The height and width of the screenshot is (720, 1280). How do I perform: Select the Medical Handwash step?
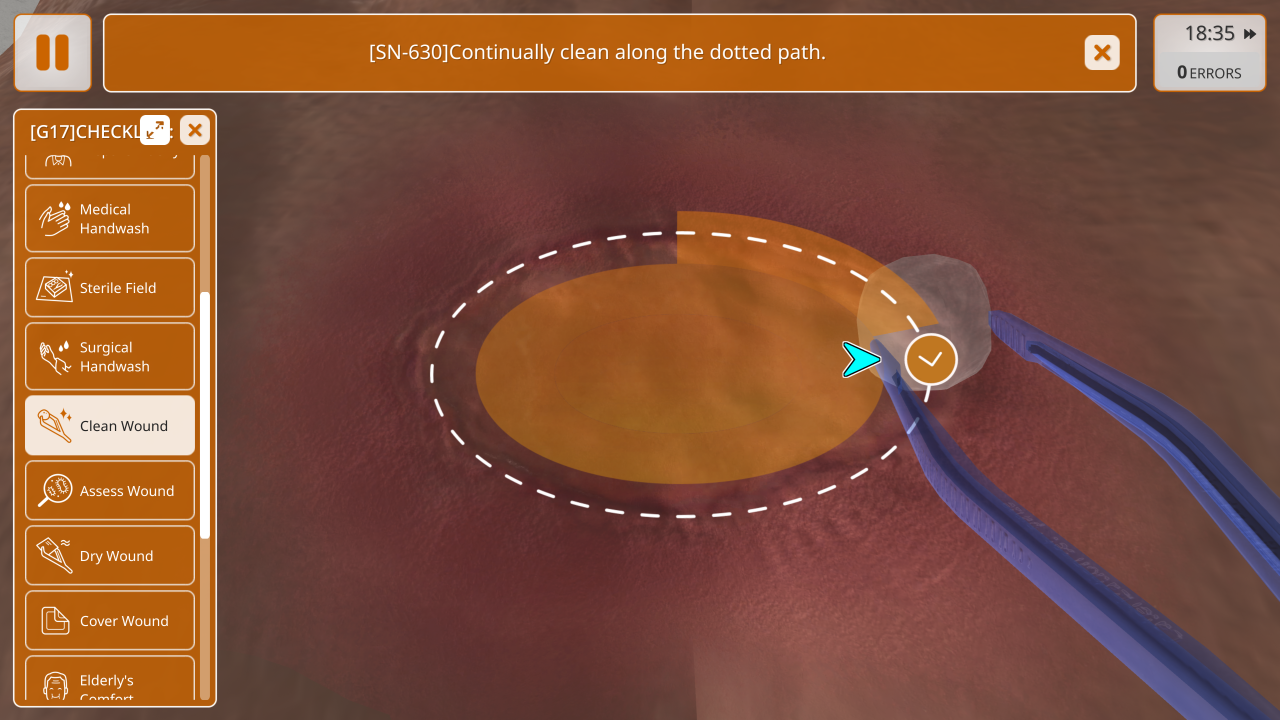[x=110, y=219]
